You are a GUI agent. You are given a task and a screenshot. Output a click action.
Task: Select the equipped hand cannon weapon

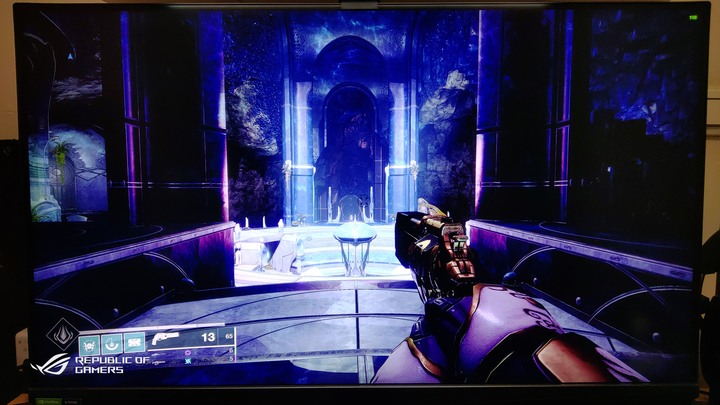[165, 339]
